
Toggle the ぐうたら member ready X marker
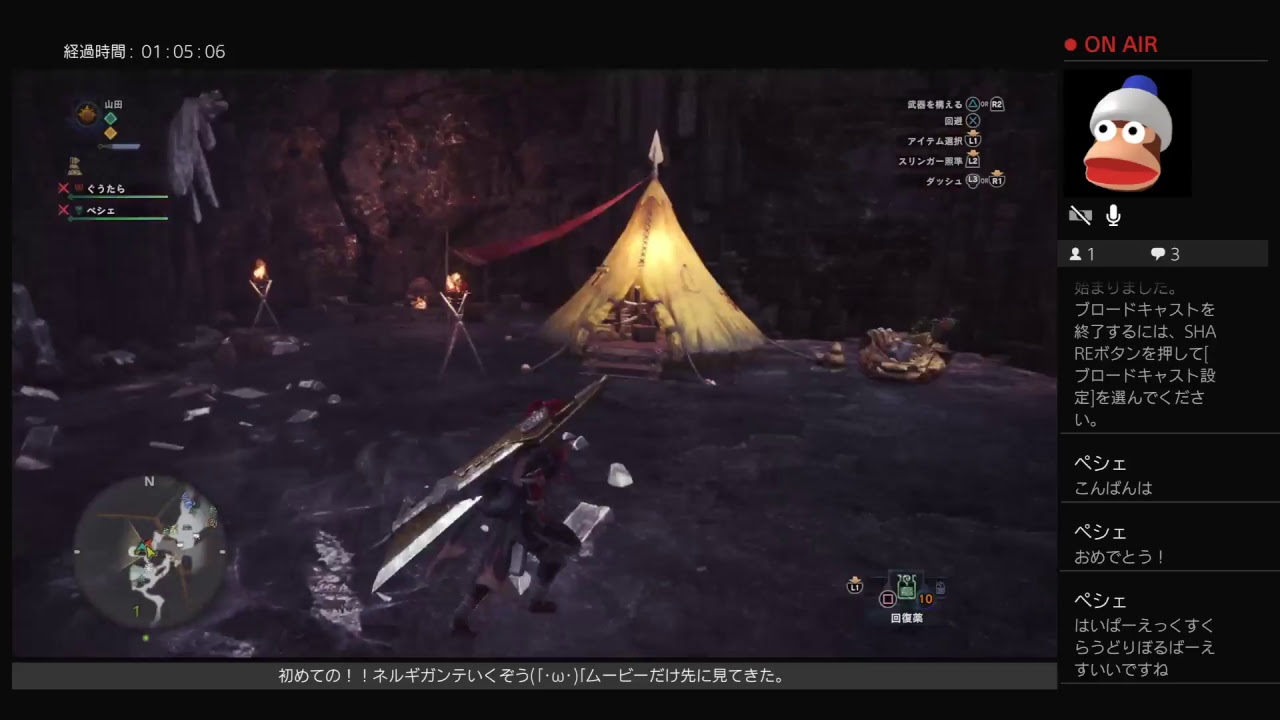[63, 186]
